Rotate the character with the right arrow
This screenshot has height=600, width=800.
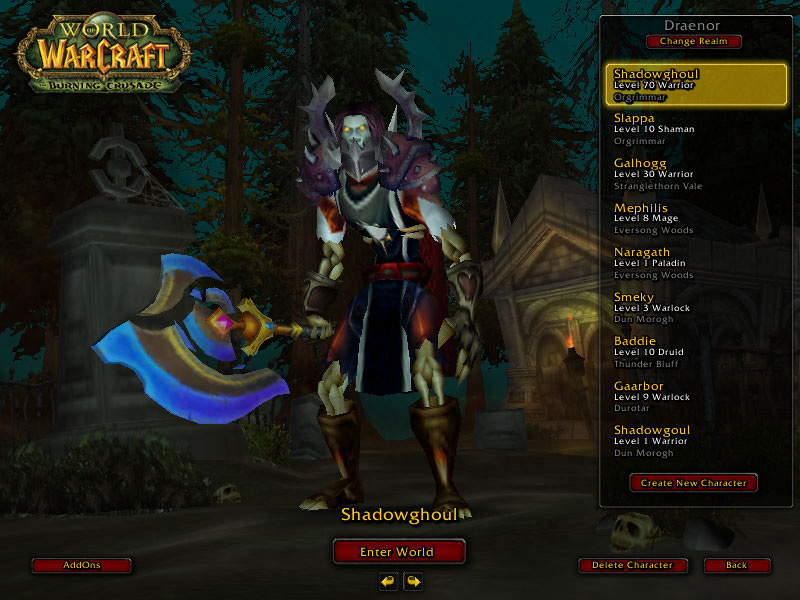(x=412, y=580)
